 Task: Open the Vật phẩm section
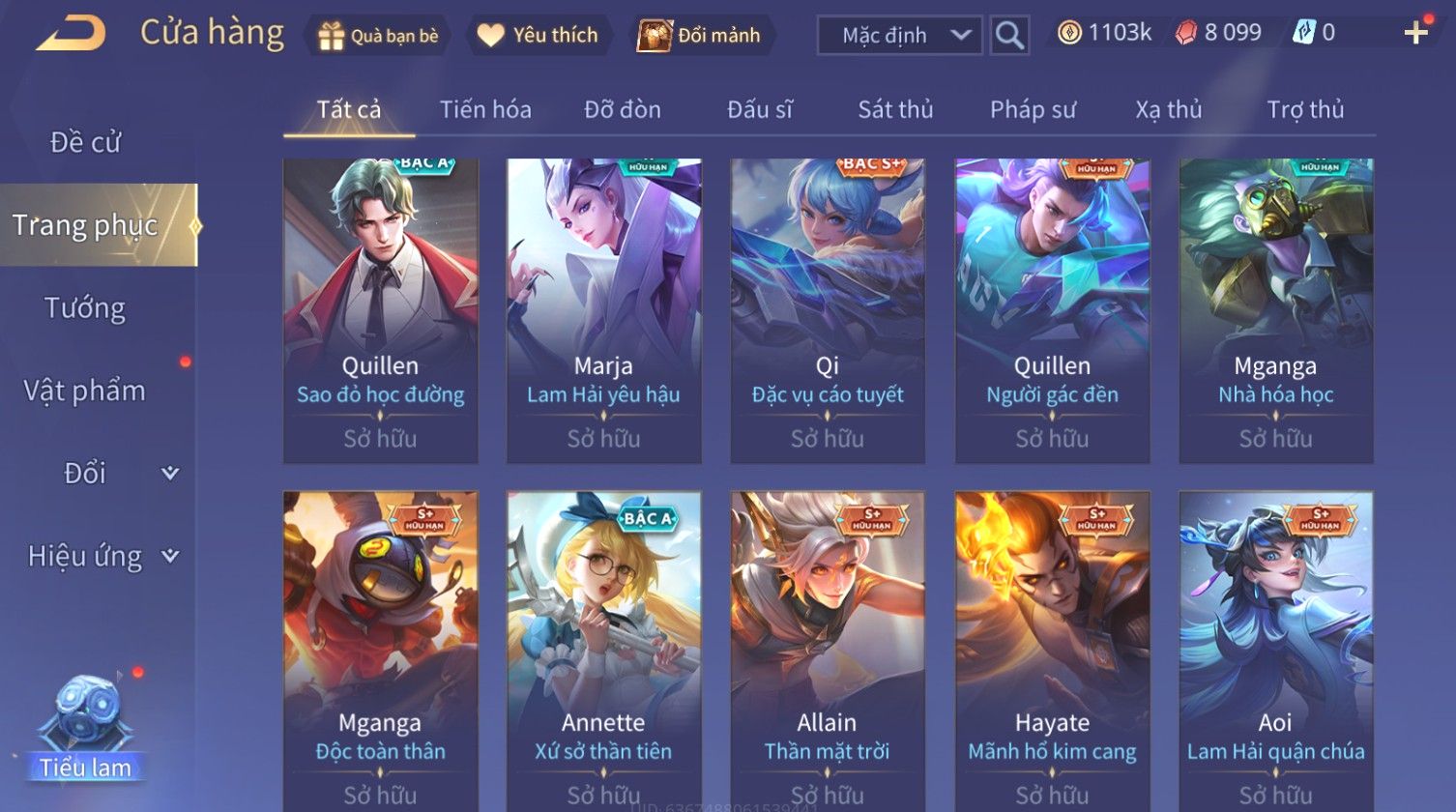click(x=85, y=391)
